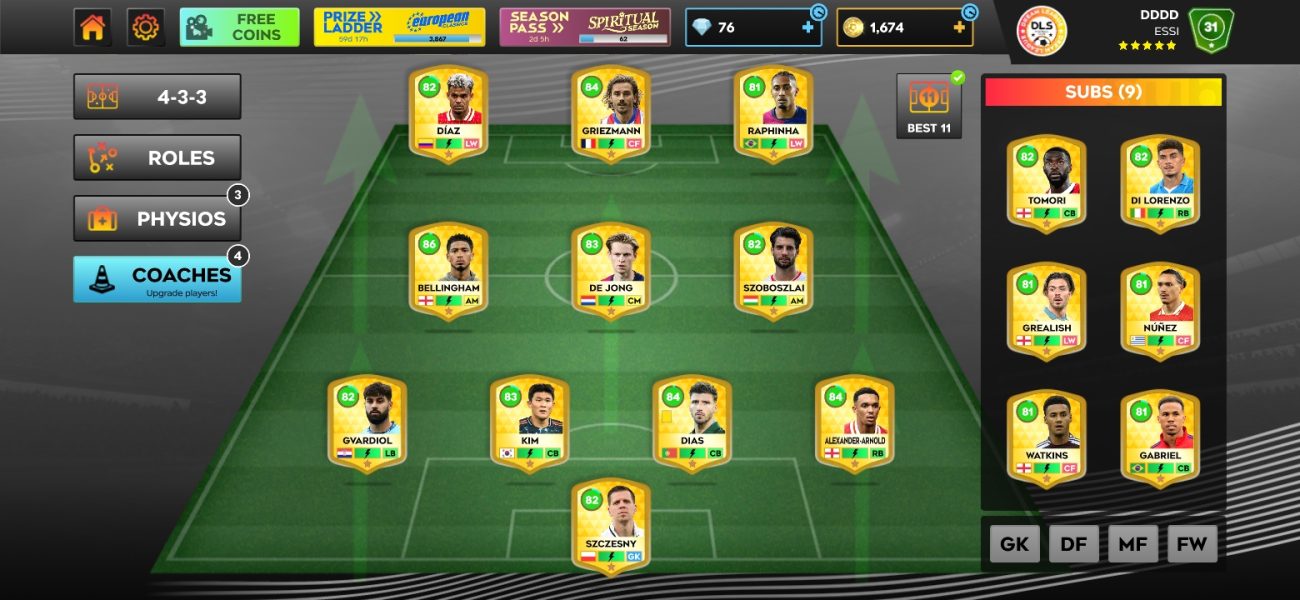
Task: View the Season Pass
Action: tap(585, 27)
